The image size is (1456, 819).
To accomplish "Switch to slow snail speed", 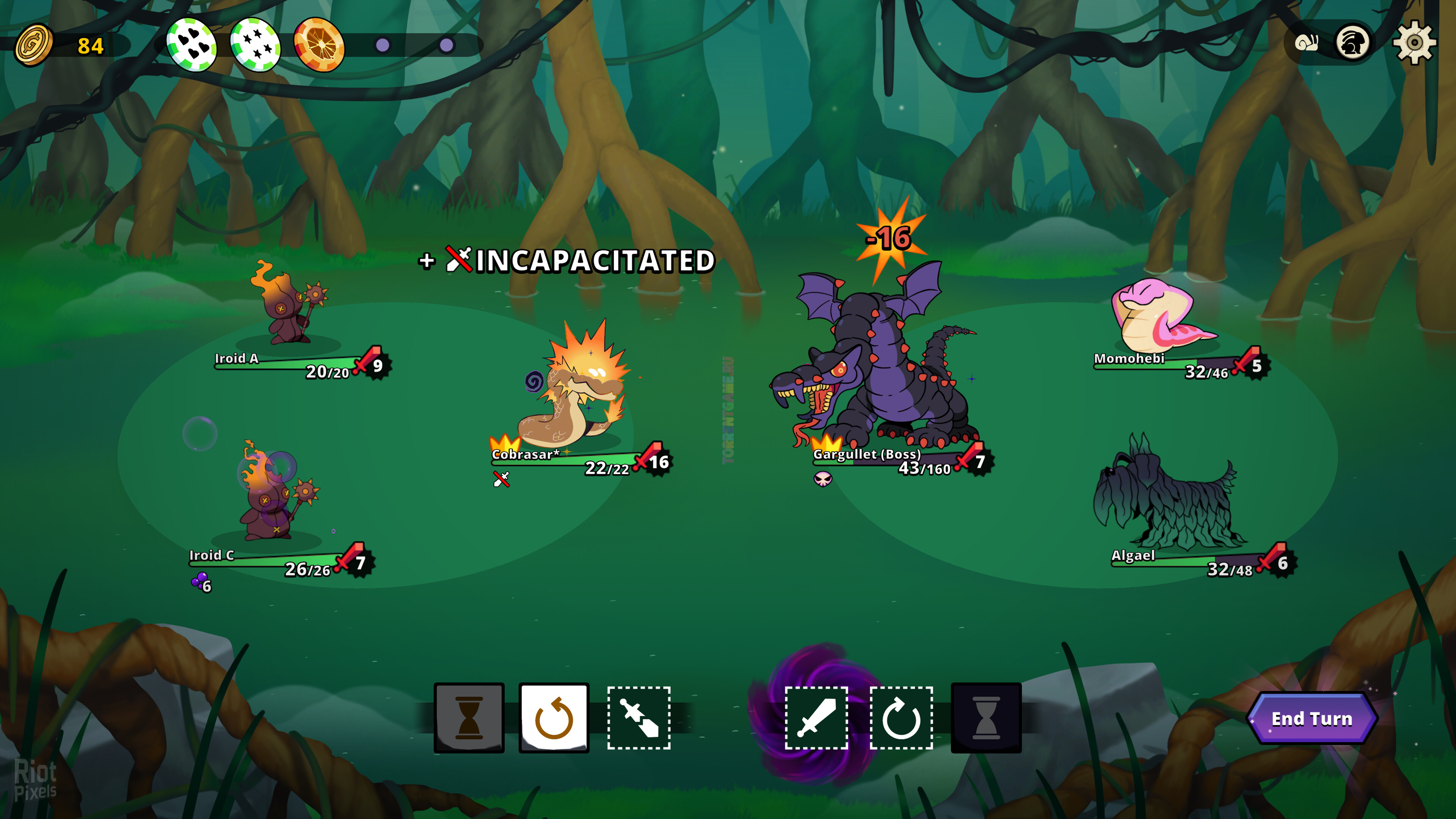I will click(x=1306, y=42).
